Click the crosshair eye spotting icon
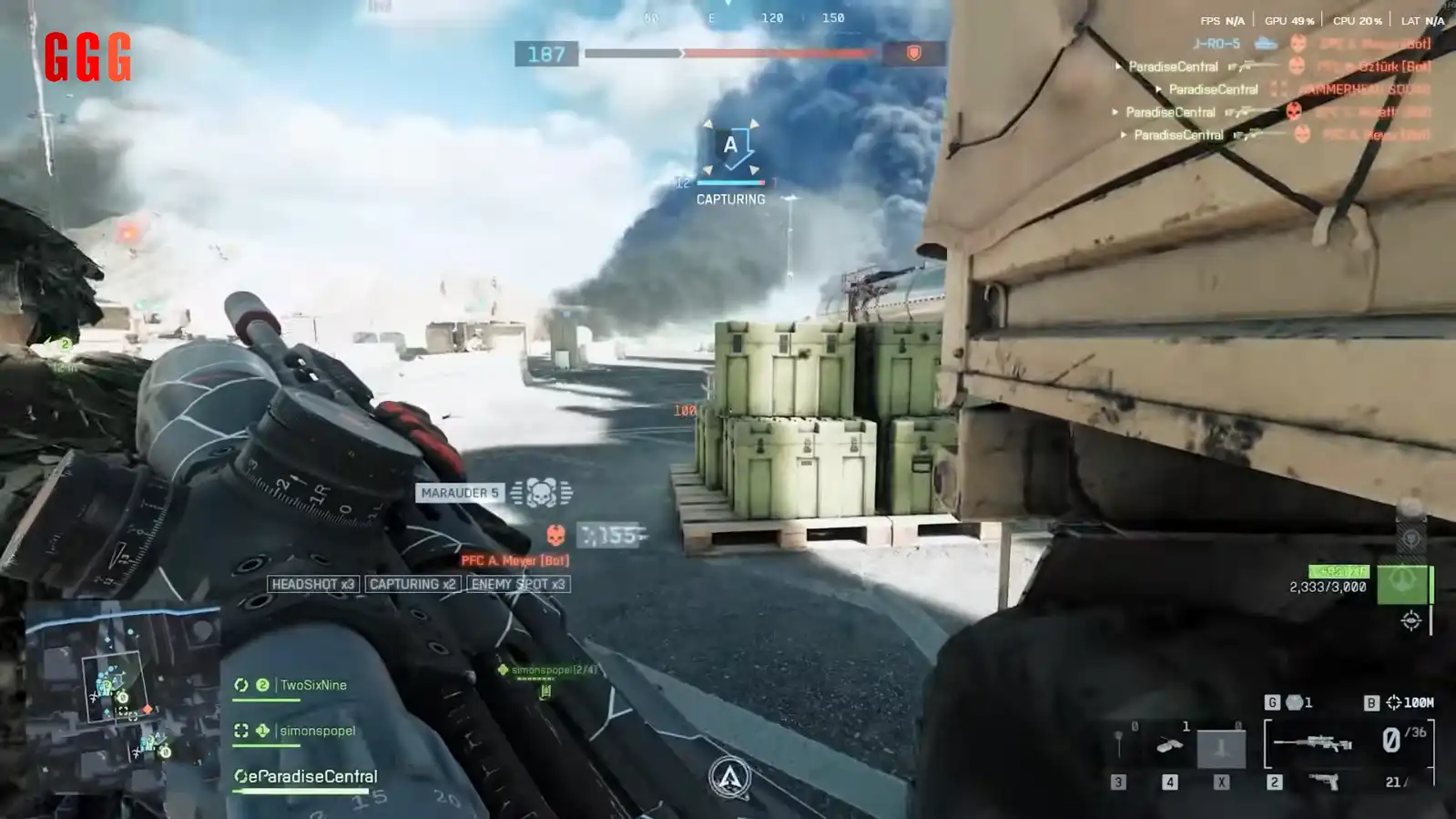 pos(1410,621)
